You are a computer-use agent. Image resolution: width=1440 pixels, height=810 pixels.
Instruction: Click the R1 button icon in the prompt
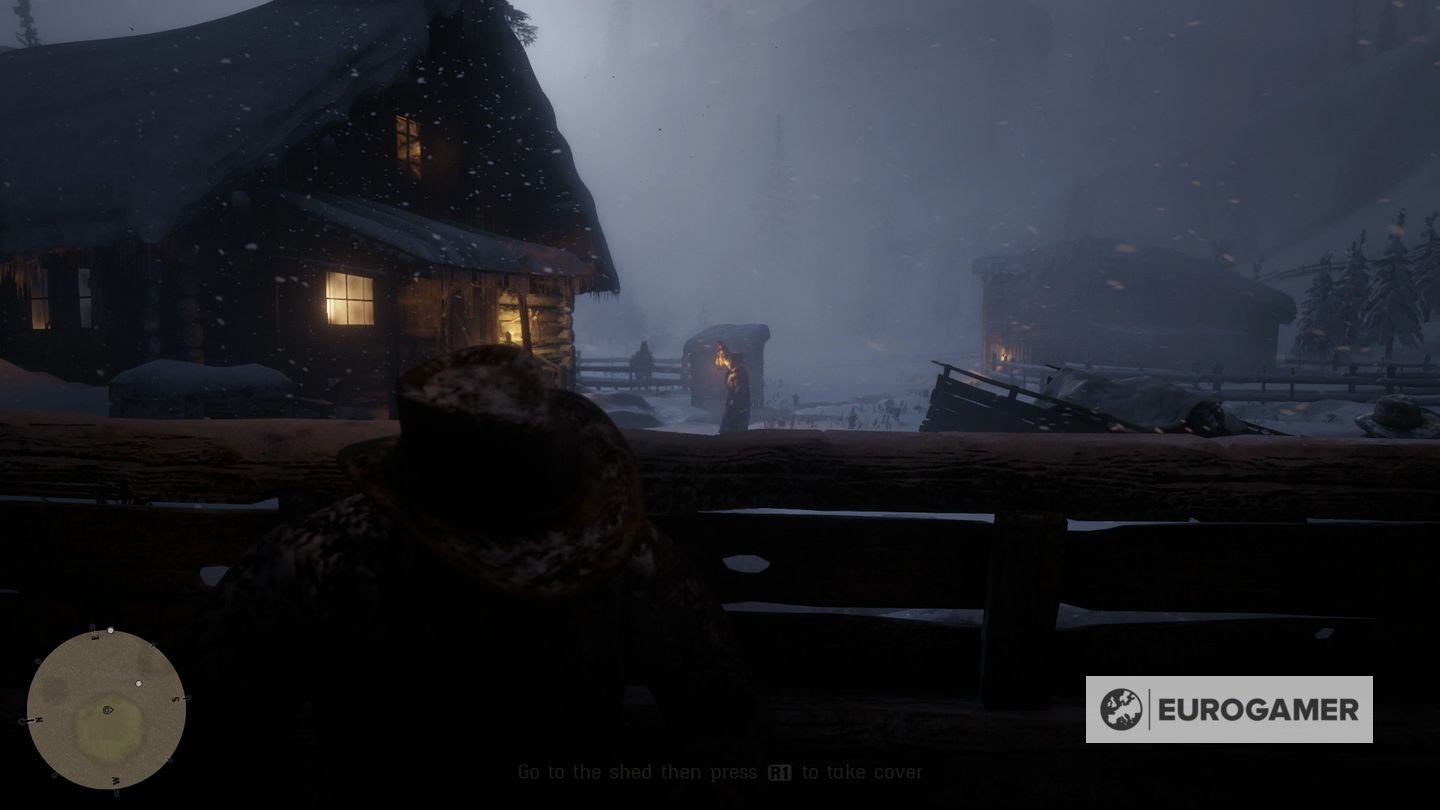[782, 772]
